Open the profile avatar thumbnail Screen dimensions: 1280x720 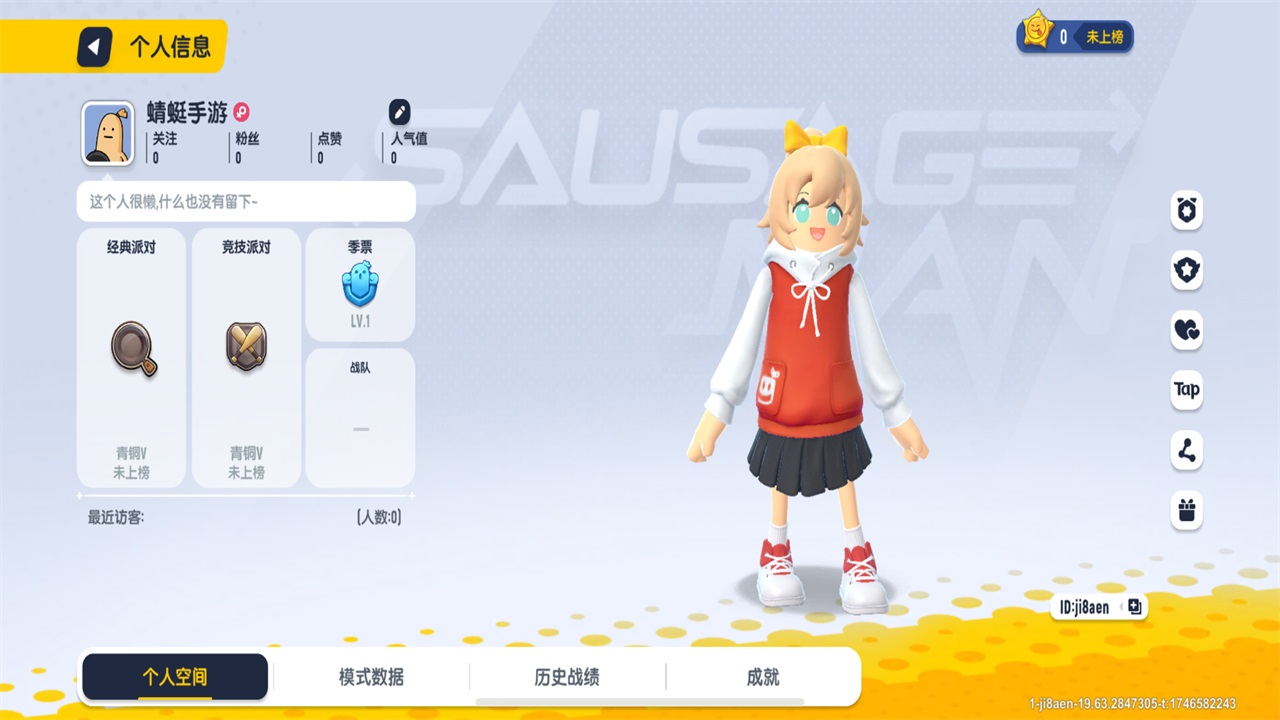(x=108, y=131)
